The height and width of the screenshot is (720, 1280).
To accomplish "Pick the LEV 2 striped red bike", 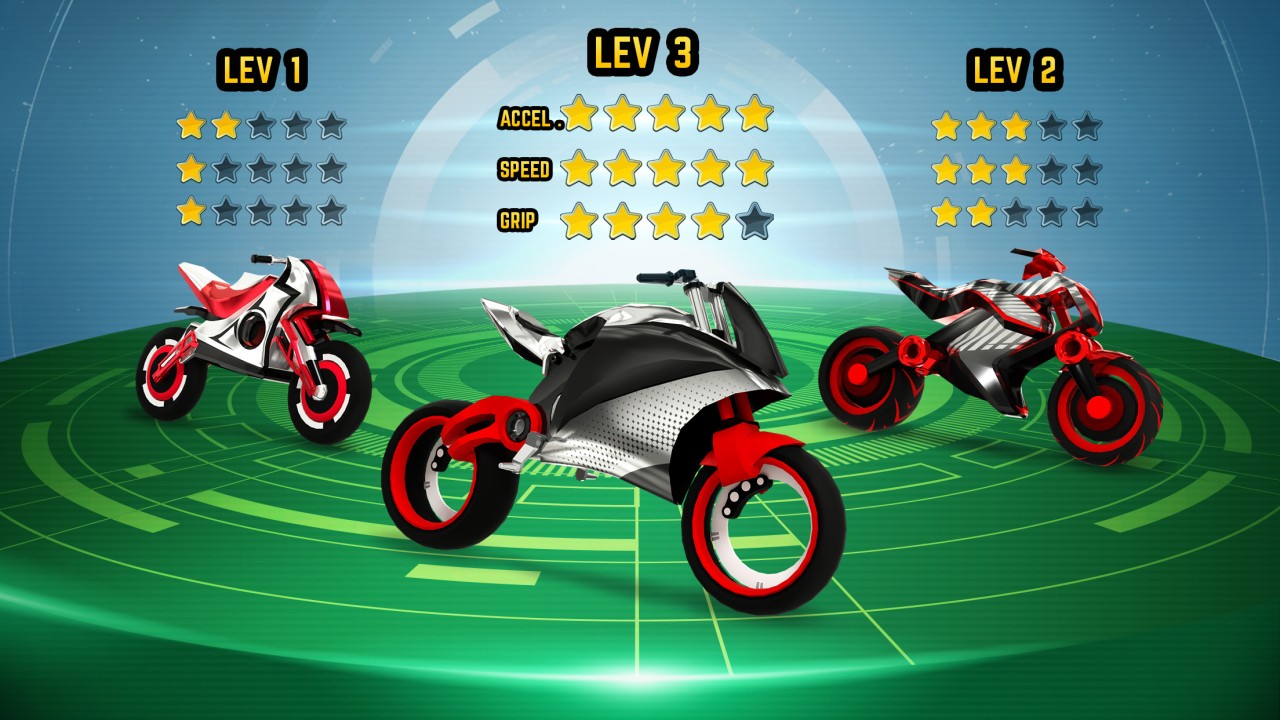I will 990,350.
